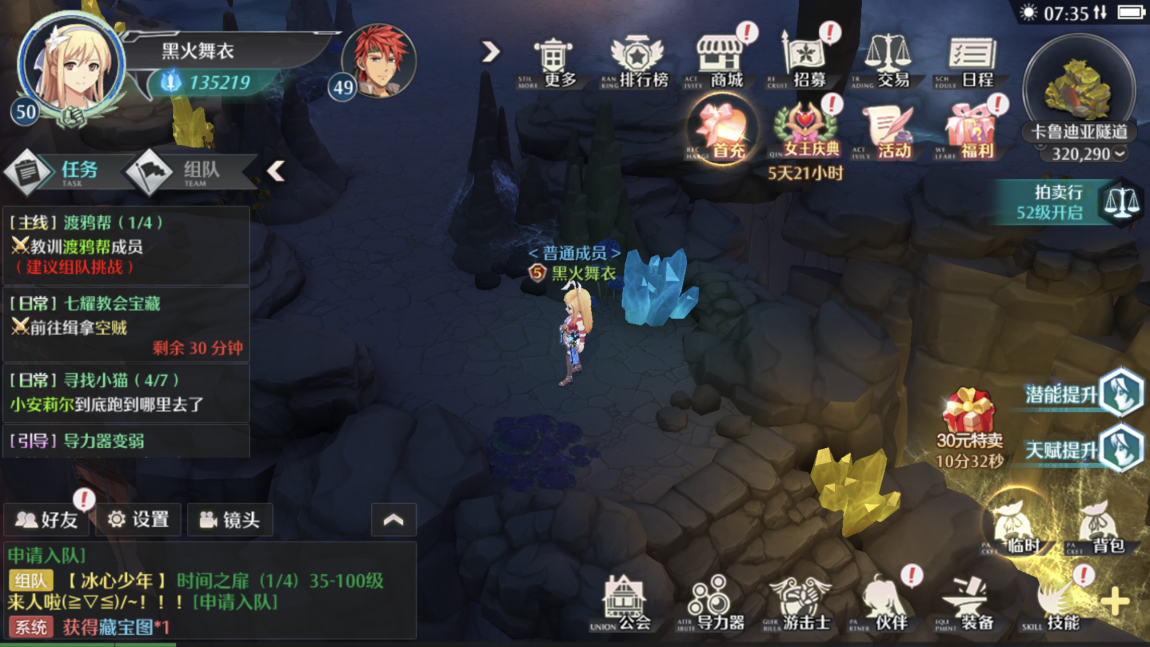Open the 招募 recruit menu
Image resolution: width=1150 pixels, height=647 pixels.
[807, 62]
